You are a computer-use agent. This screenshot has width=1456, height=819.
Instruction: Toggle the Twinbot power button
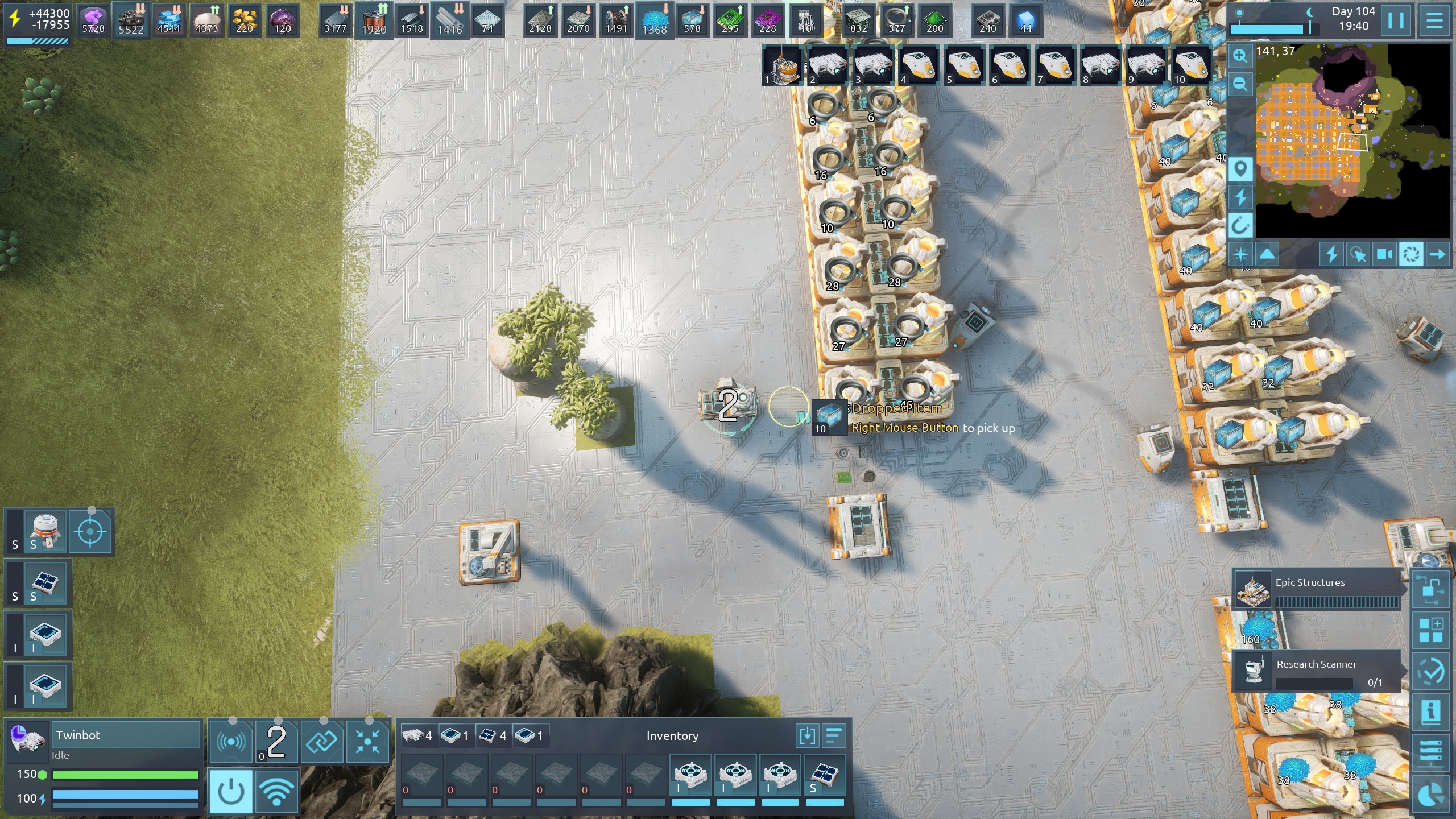click(230, 791)
